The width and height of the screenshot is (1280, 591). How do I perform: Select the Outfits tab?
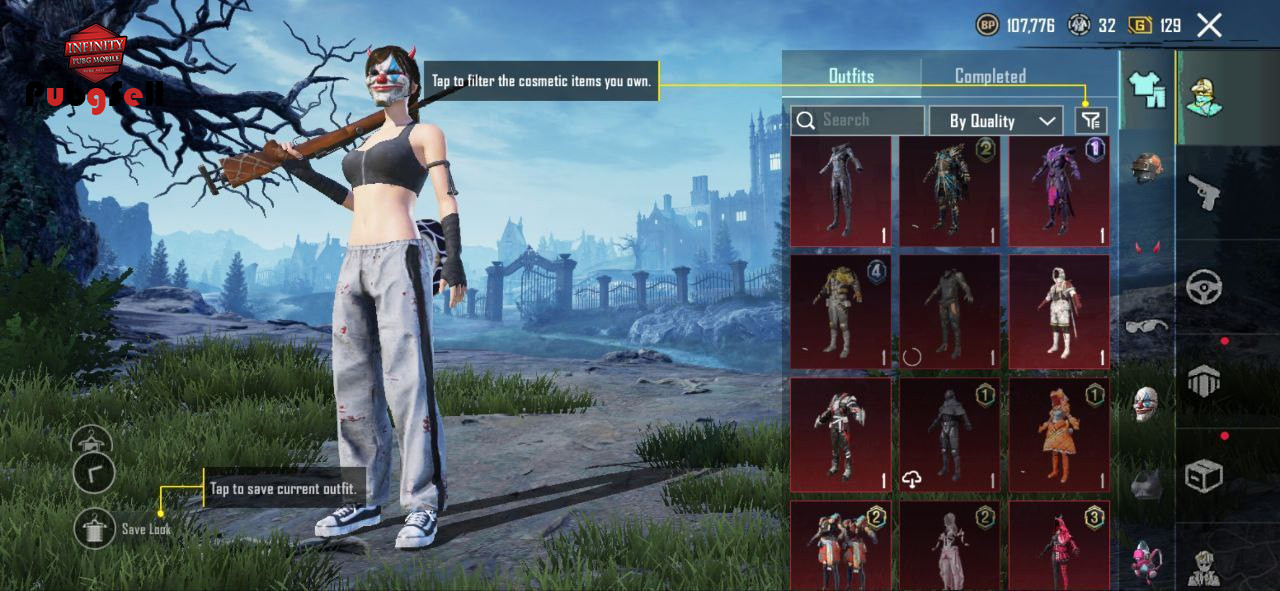(x=851, y=76)
